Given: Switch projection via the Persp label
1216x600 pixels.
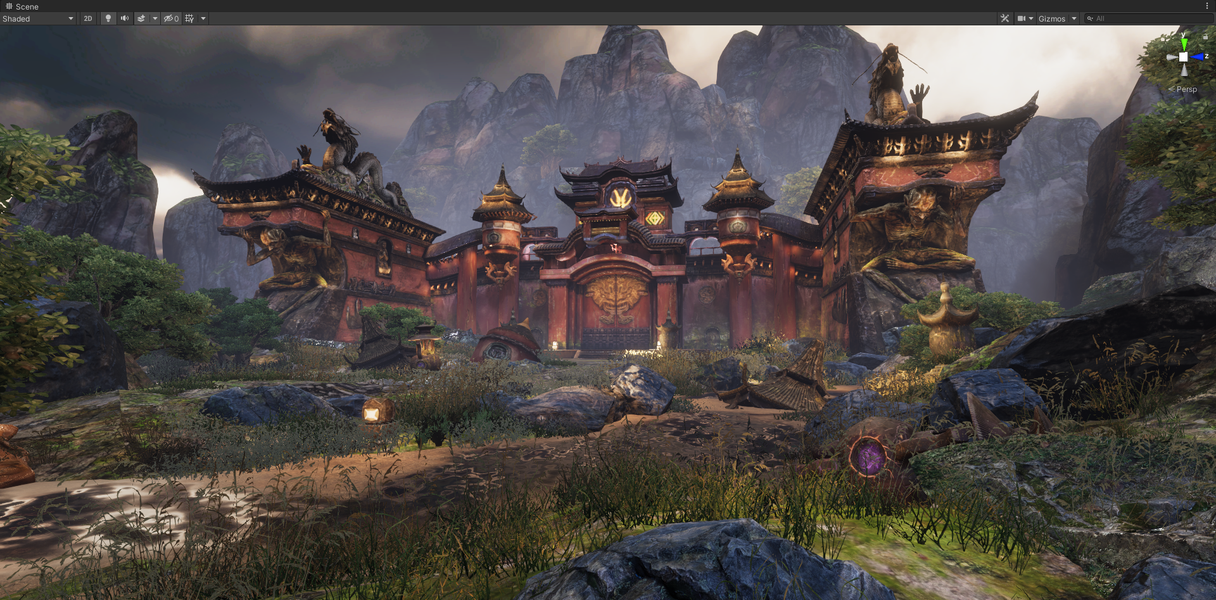Looking at the screenshot, I should pos(1186,89).
